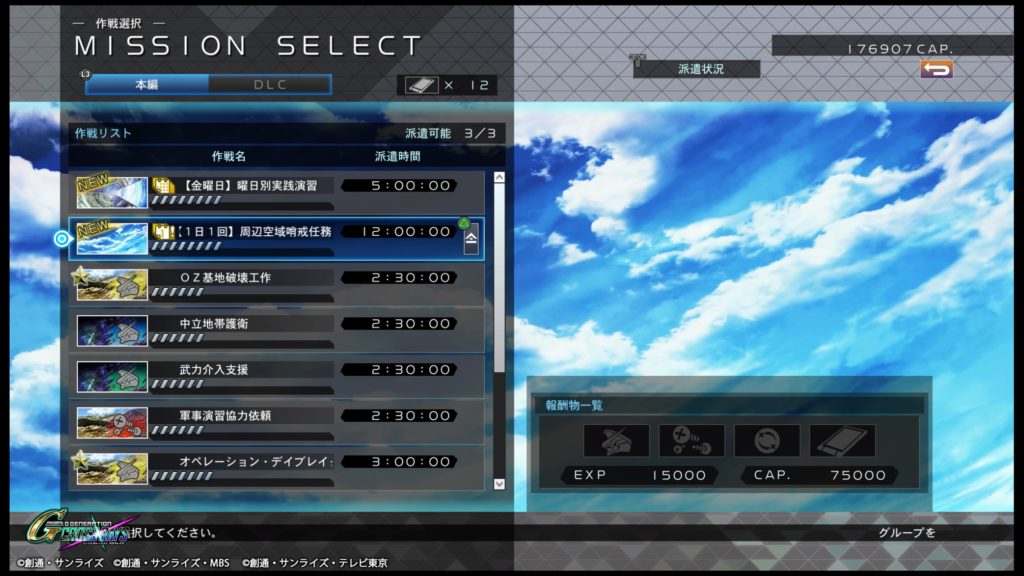This screenshot has height=576, width=1024.
Task: Open the 派遣状況 dispatch status panel
Action: (697, 69)
